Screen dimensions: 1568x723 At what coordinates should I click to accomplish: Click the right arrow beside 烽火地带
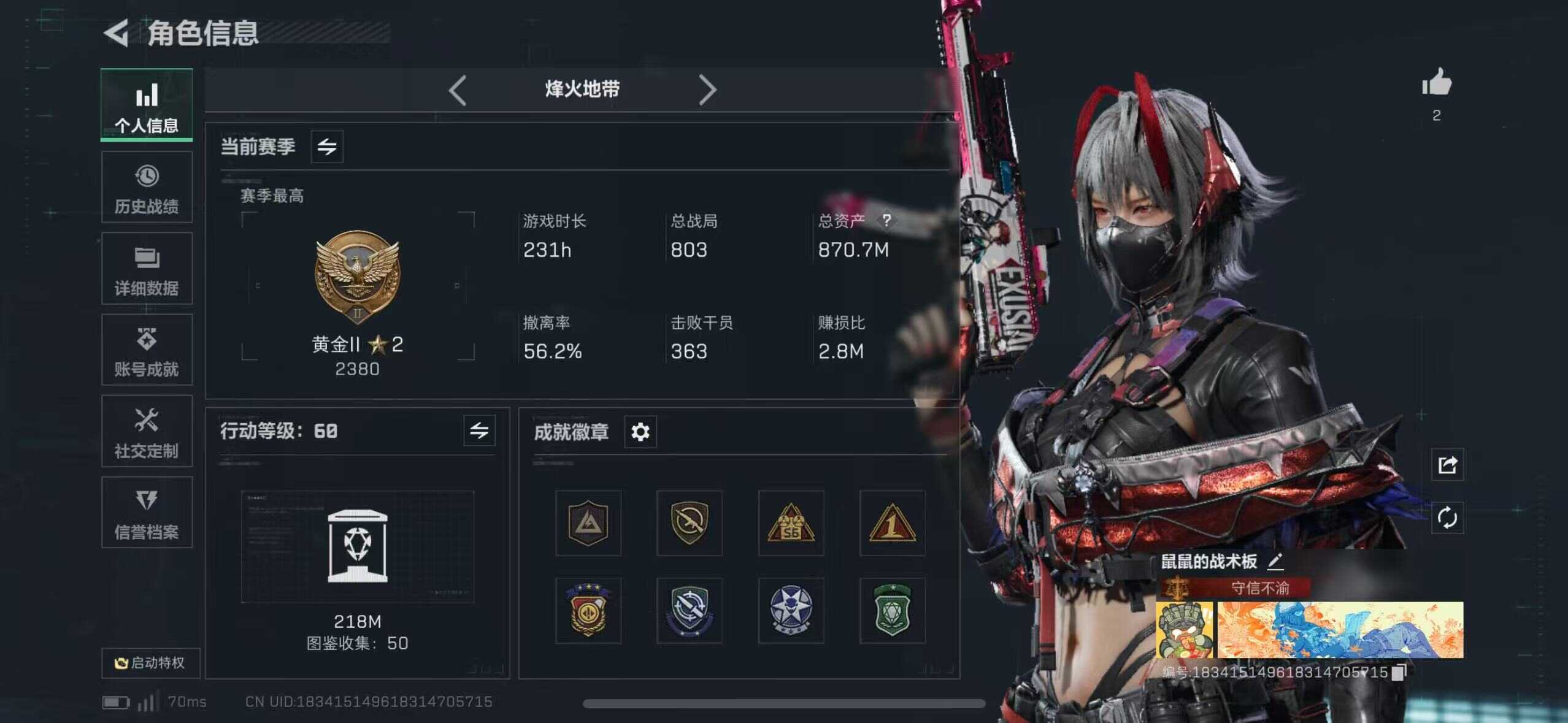coord(707,91)
